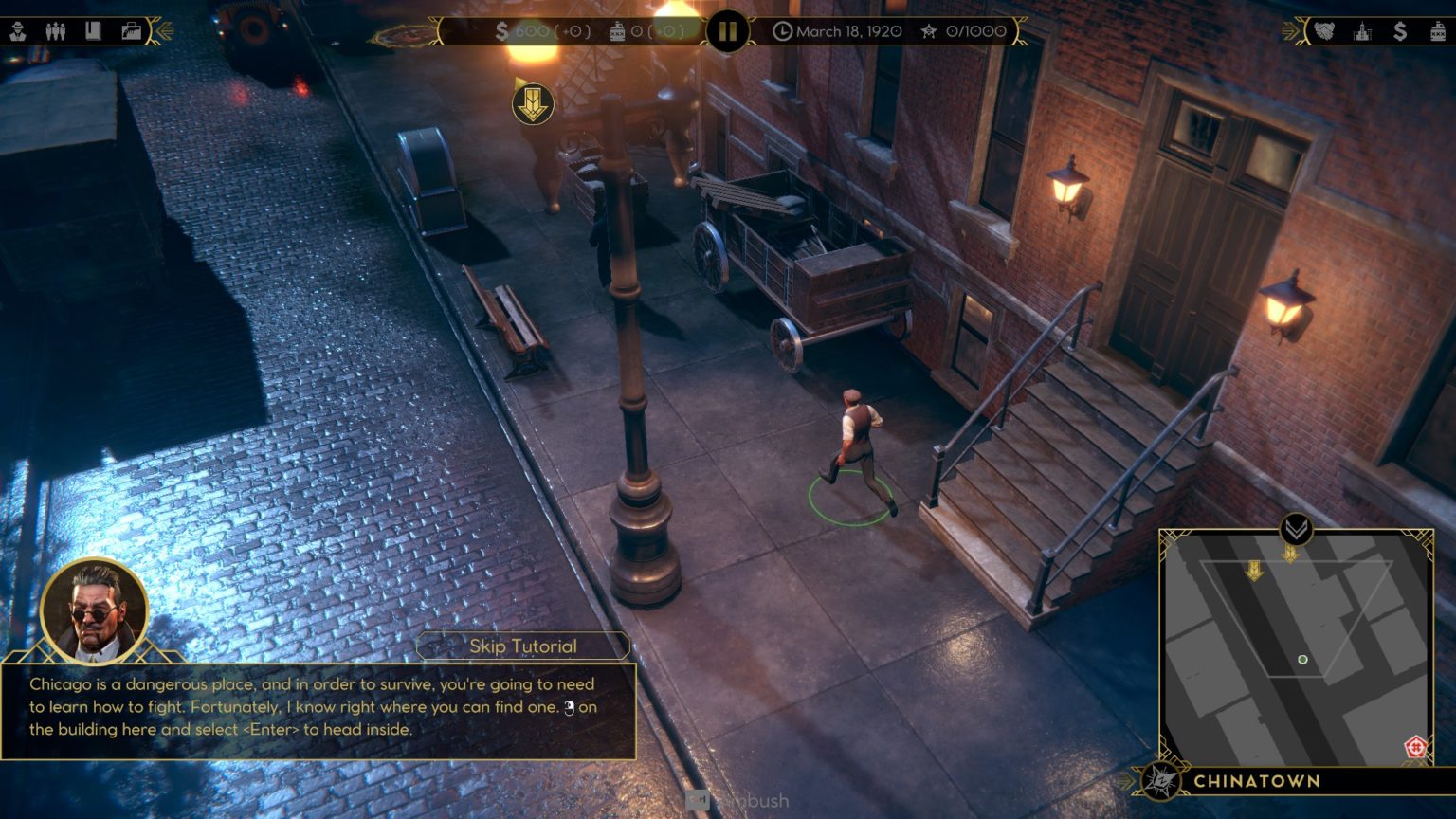Click the advisor portrait with sunglasses
Image resolution: width=1456 pixels, height=819 pixels.
pos(95,611)
